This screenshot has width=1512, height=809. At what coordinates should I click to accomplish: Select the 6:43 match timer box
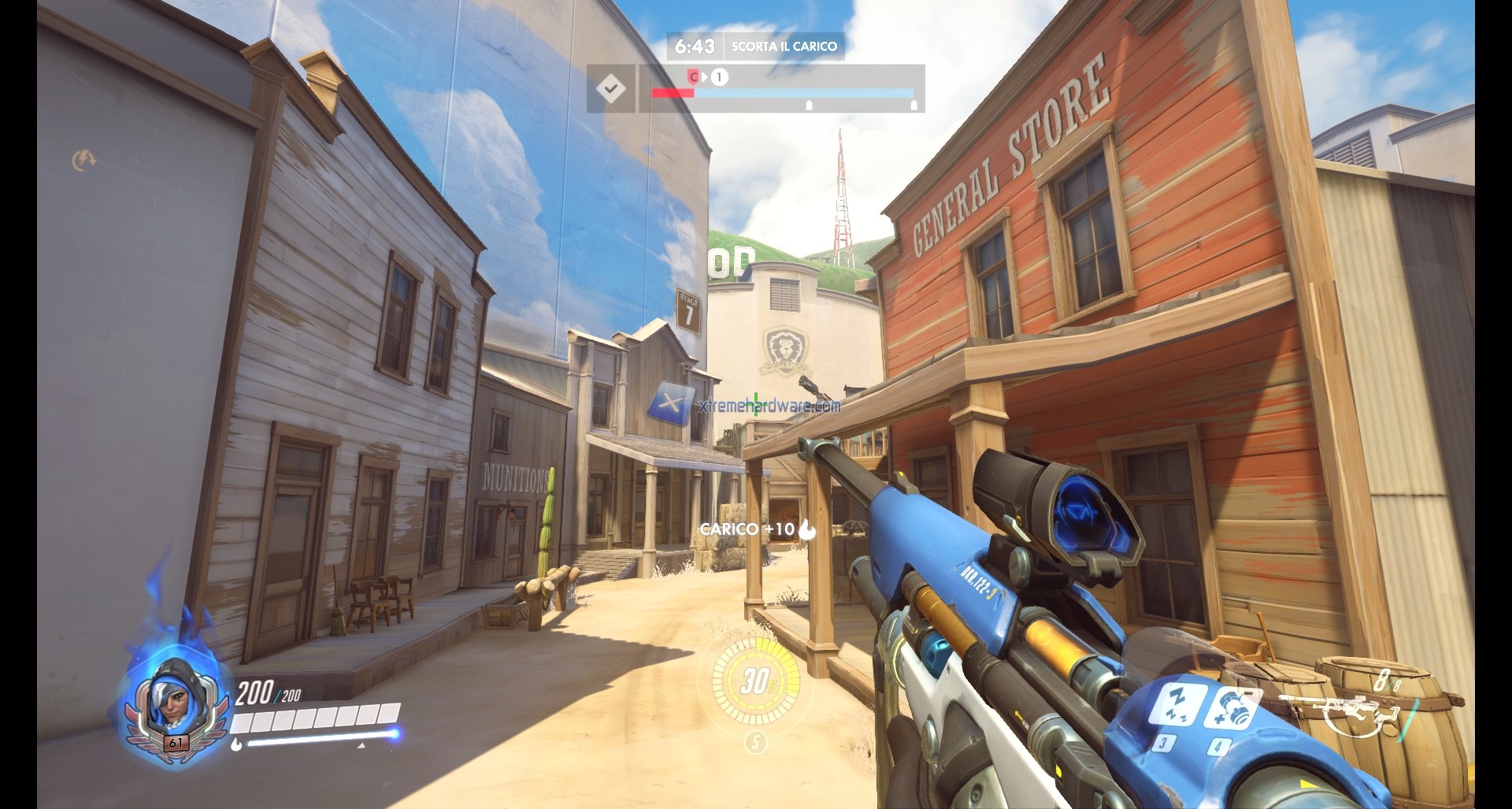(x=696, y=46)
